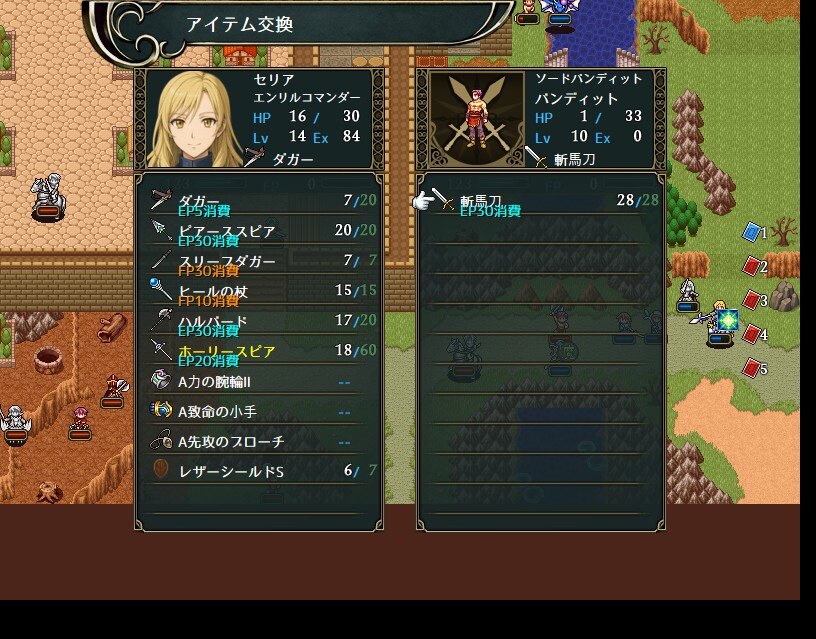Select the レザーシールドS shield row
816x639 pixels.
(258, 471)
